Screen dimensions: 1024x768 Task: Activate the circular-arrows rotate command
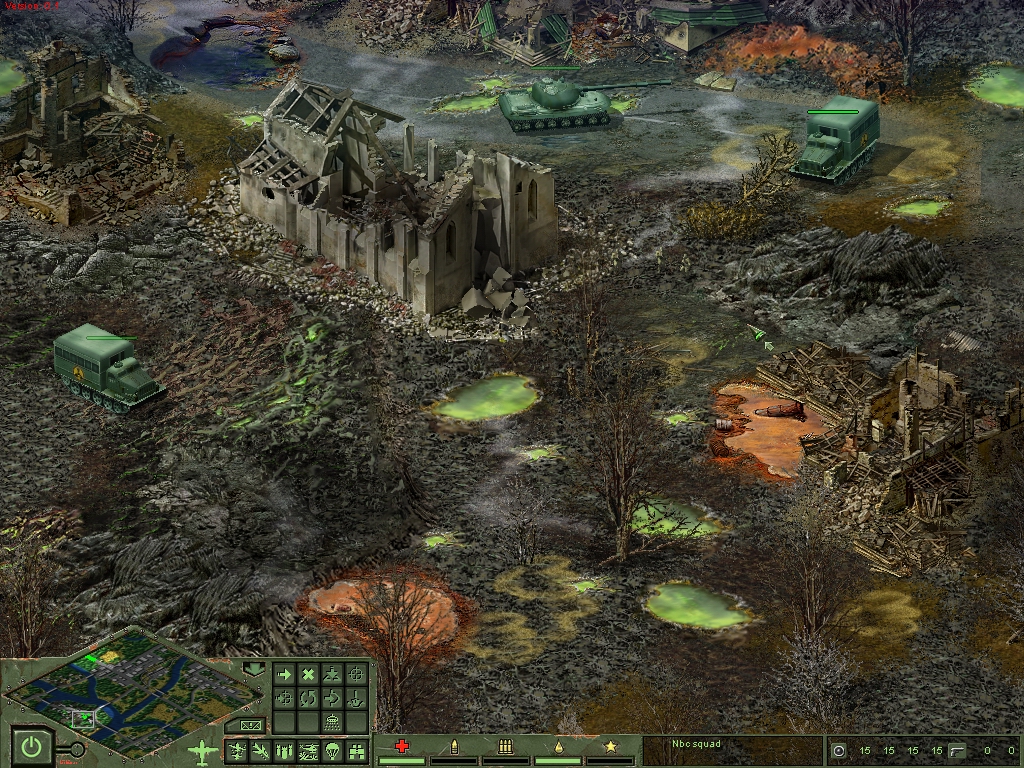(x=308, y=698)
